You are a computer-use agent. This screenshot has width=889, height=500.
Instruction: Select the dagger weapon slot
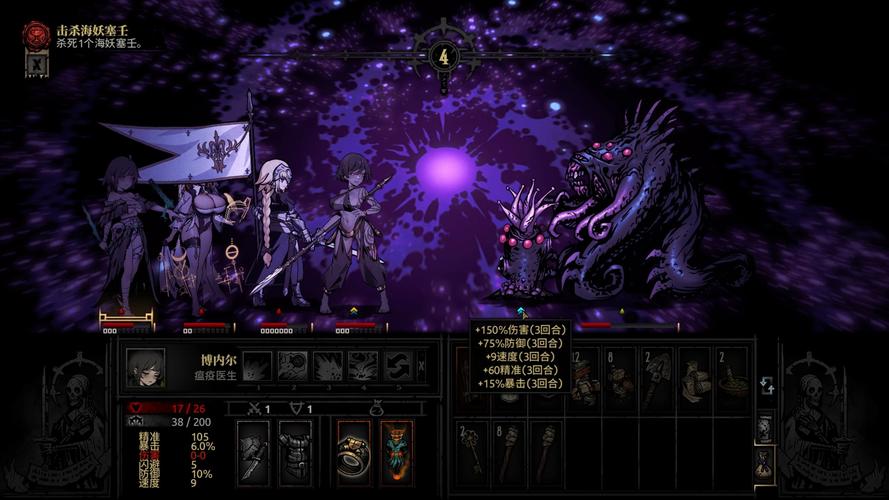[x=253, y=452]
